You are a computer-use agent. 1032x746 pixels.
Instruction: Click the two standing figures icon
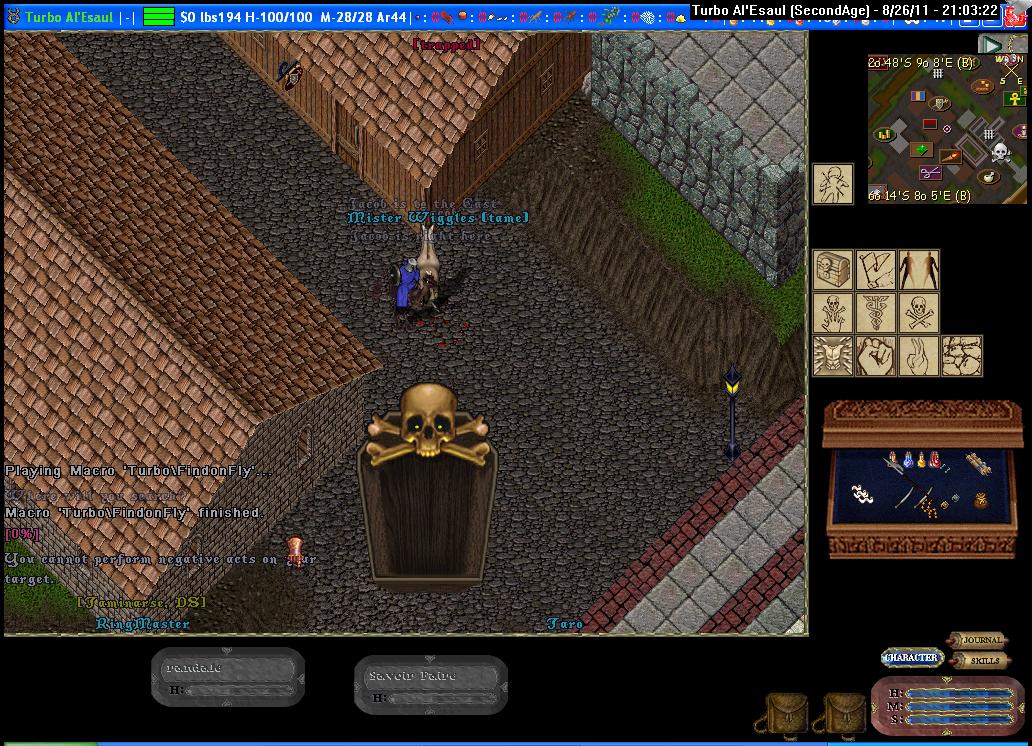click(919, 270)
